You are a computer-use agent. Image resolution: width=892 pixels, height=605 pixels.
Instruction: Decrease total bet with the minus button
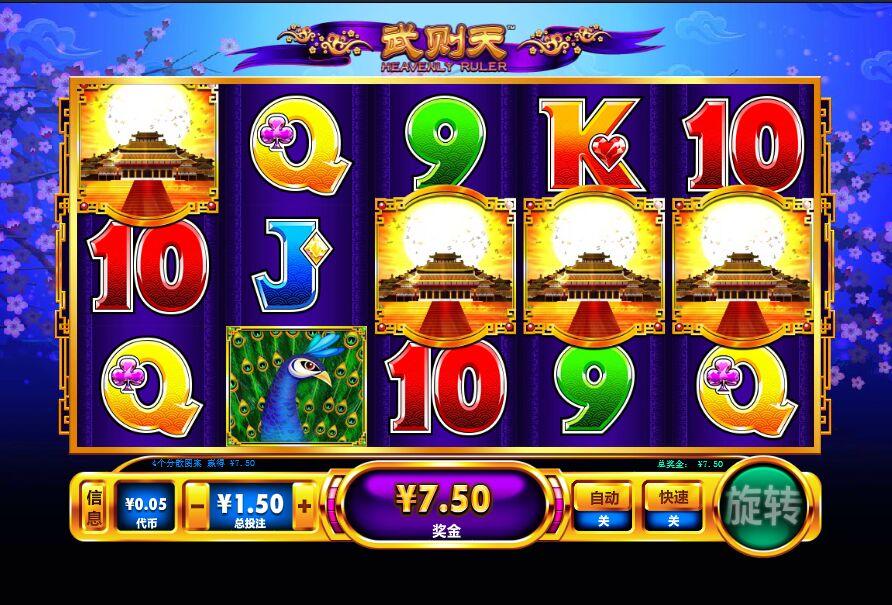point(198,507)
